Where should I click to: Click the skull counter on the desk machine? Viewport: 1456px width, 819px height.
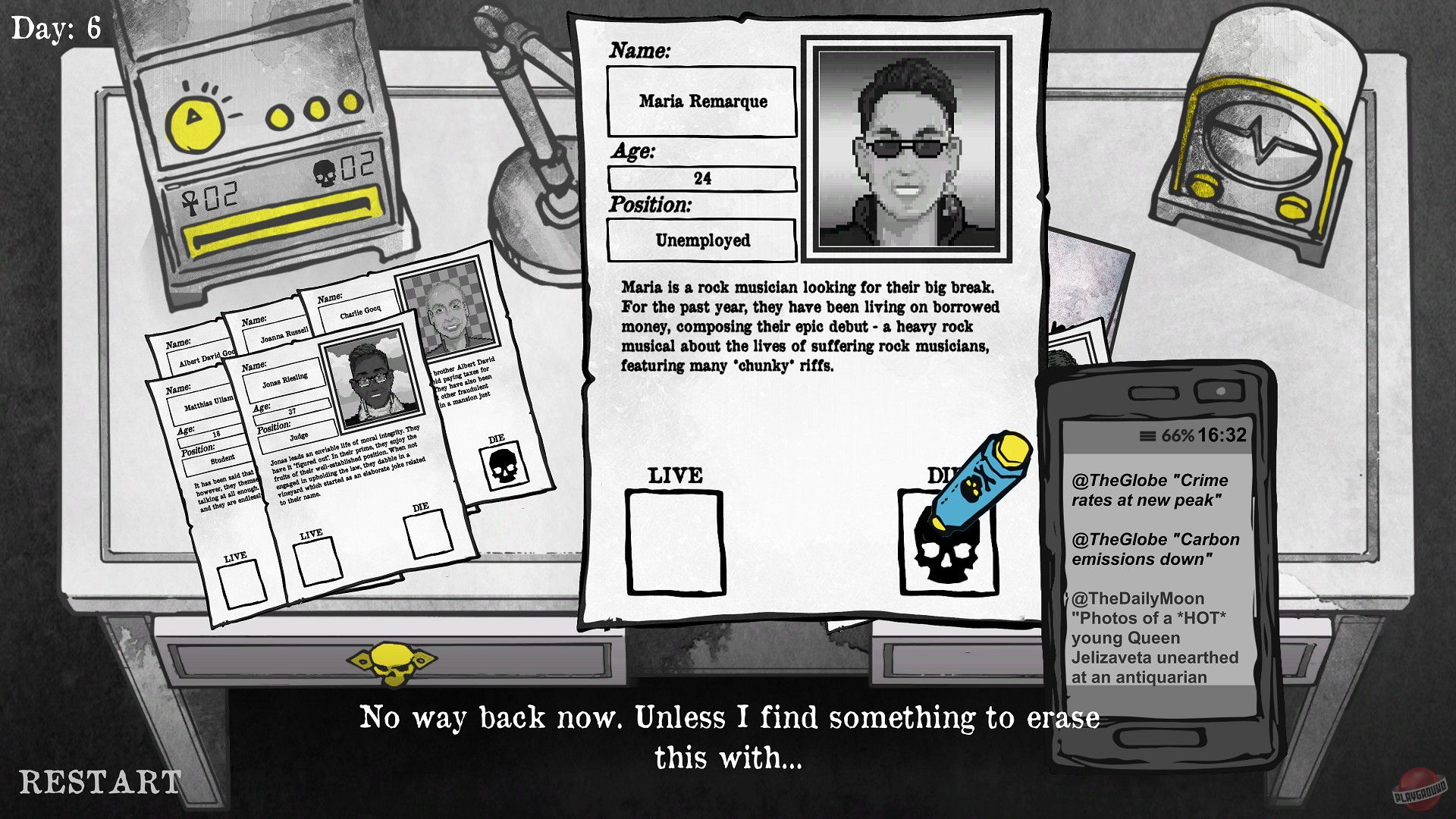point(325,173)
